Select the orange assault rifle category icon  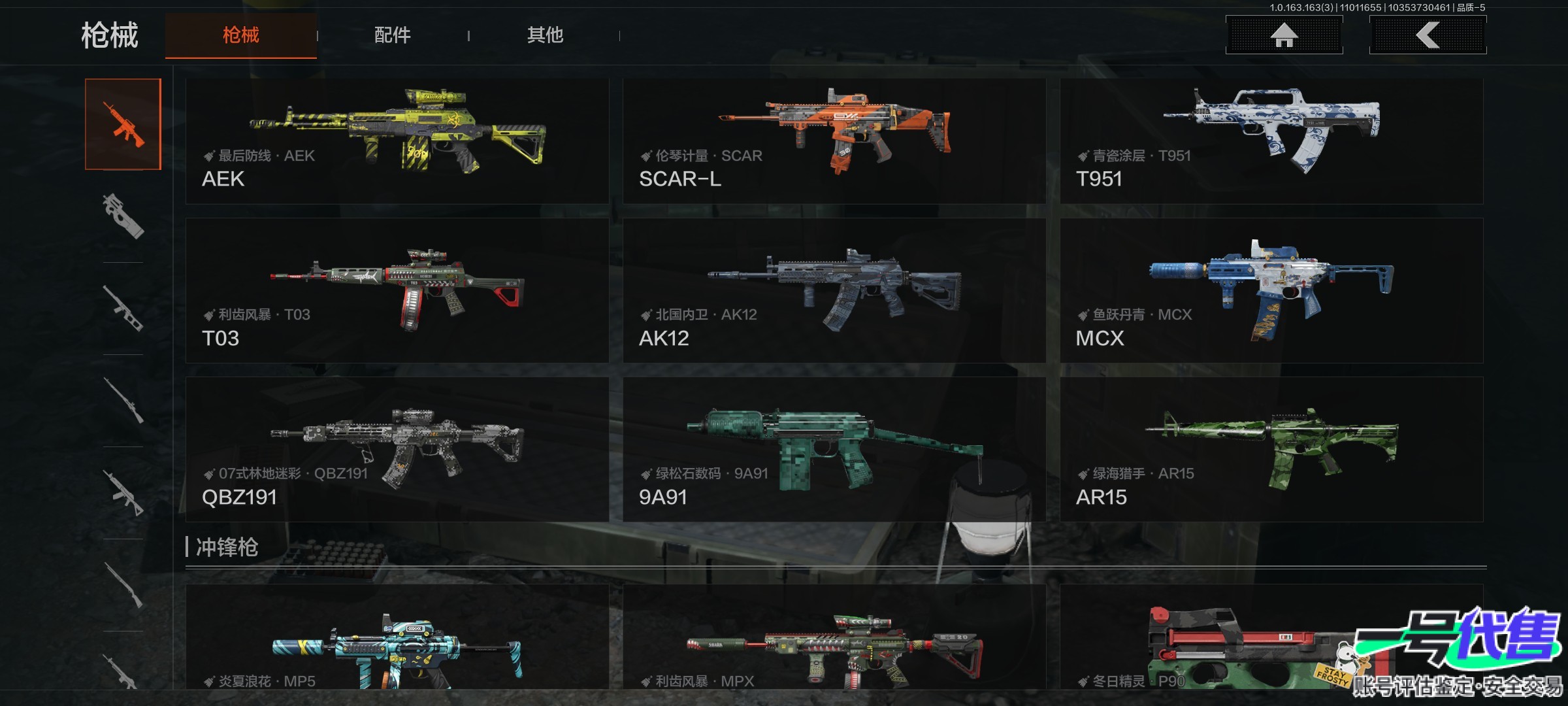[123, 124]
